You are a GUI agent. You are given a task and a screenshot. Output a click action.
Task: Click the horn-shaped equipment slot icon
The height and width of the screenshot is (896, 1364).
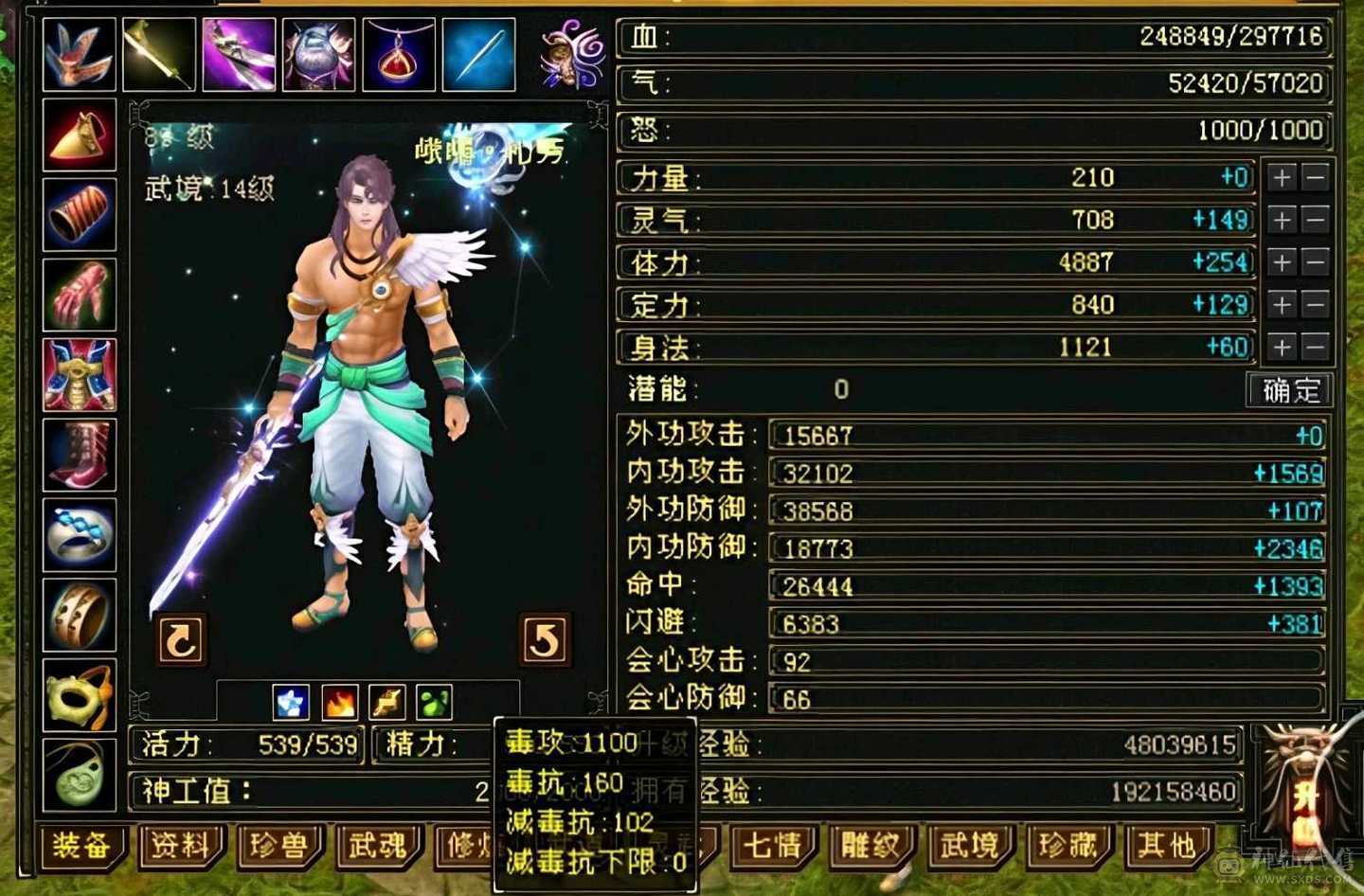click(79, 133)
